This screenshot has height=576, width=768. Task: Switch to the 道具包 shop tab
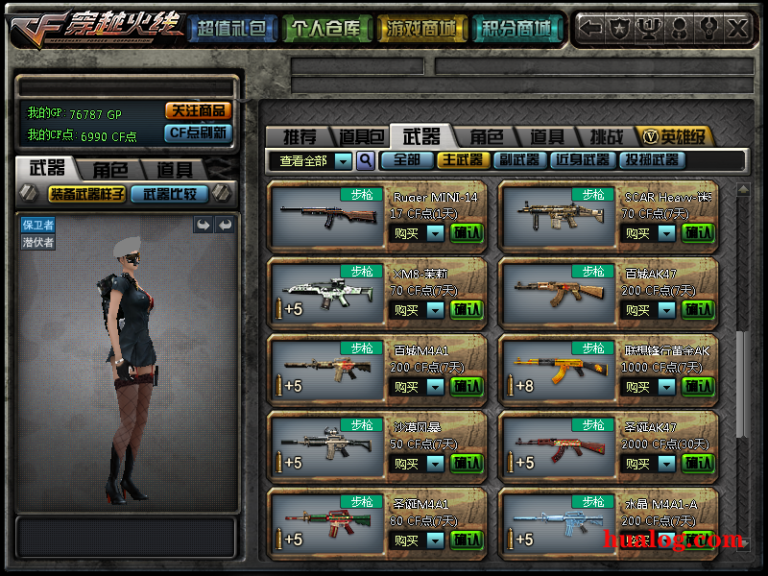(x=361, y=137)
